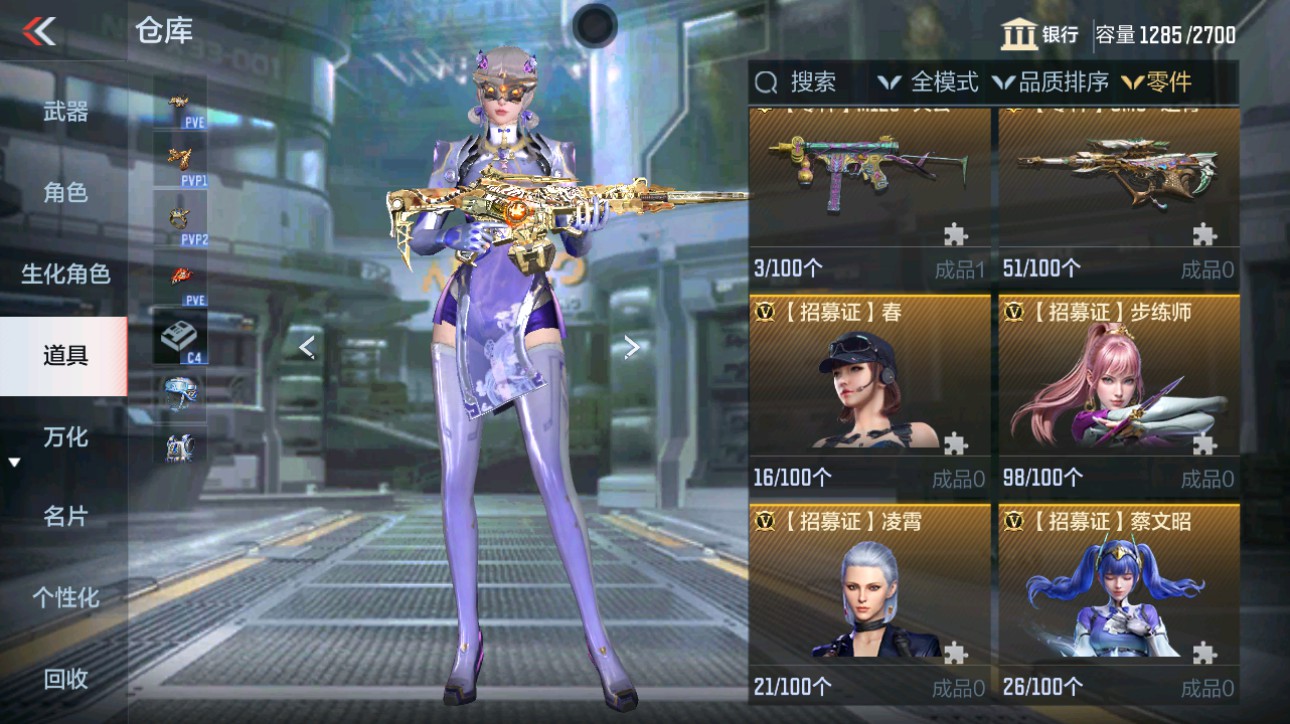The height and width of the screenshot is (724, 1290).
Task: Open the 角色 characters tab
Action: 63,193
